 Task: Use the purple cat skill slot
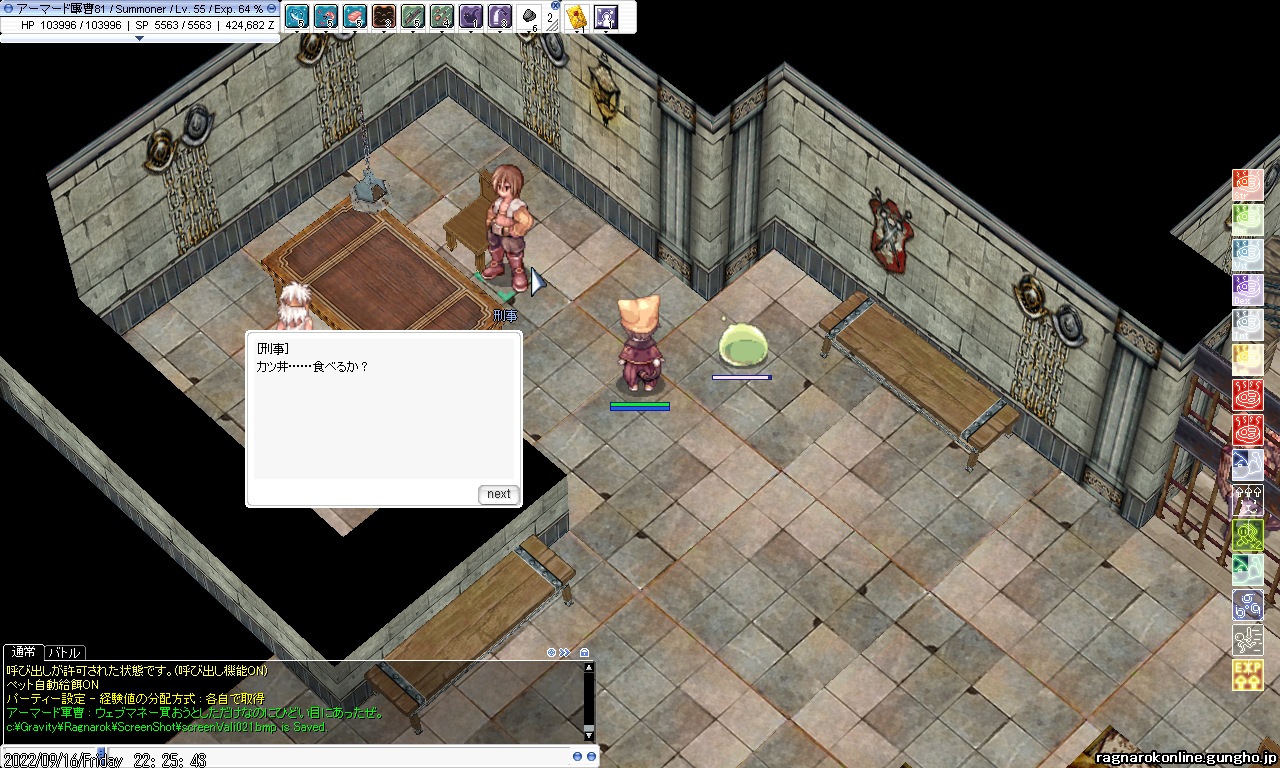(470, 16)
